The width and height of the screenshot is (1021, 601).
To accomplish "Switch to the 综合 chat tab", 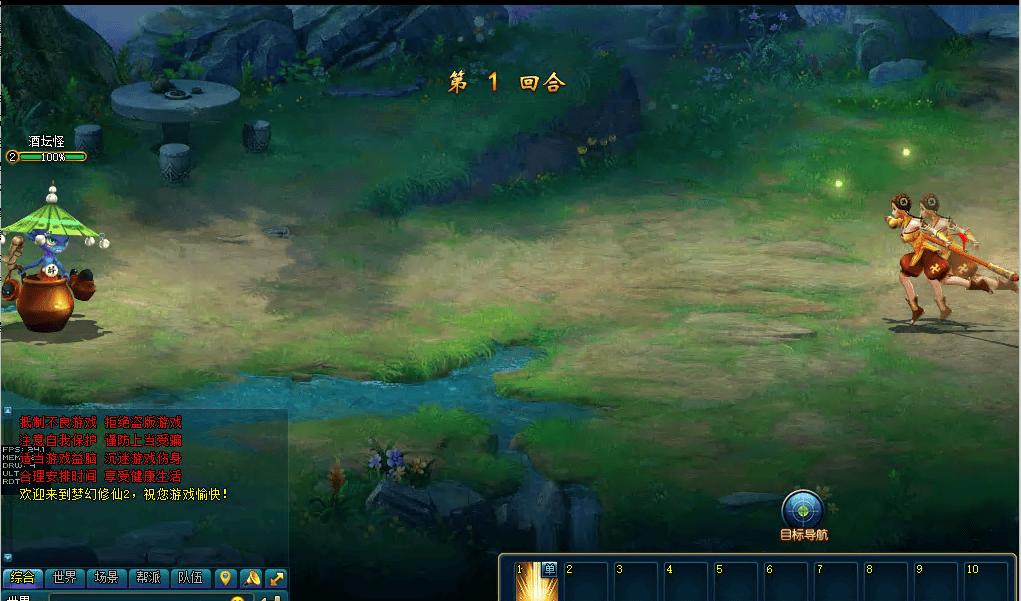I will (x=22, y=578).
